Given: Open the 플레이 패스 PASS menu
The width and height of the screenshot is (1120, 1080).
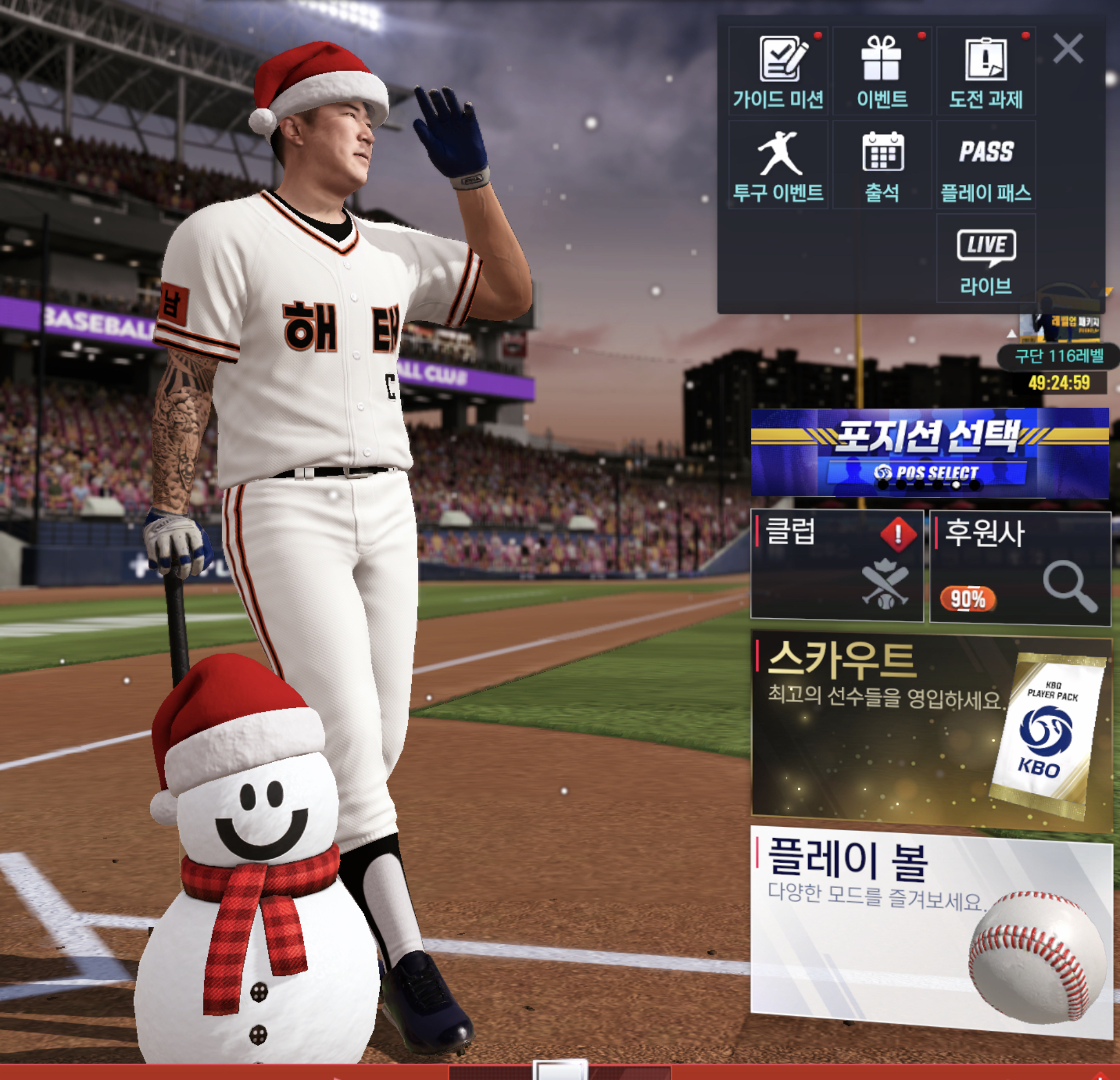Looking at the screenshot, I should click(x=985, y=165).
